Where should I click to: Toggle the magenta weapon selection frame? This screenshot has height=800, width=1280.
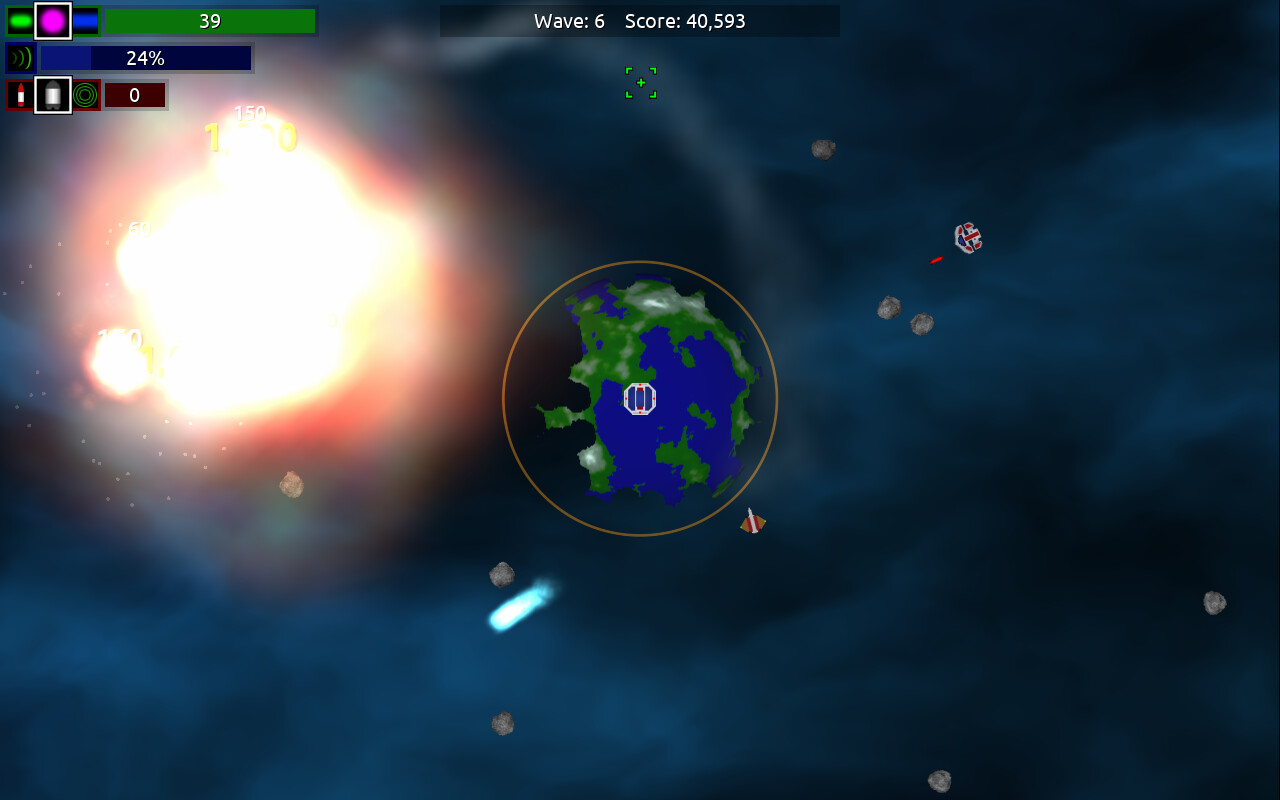(51, 20)
